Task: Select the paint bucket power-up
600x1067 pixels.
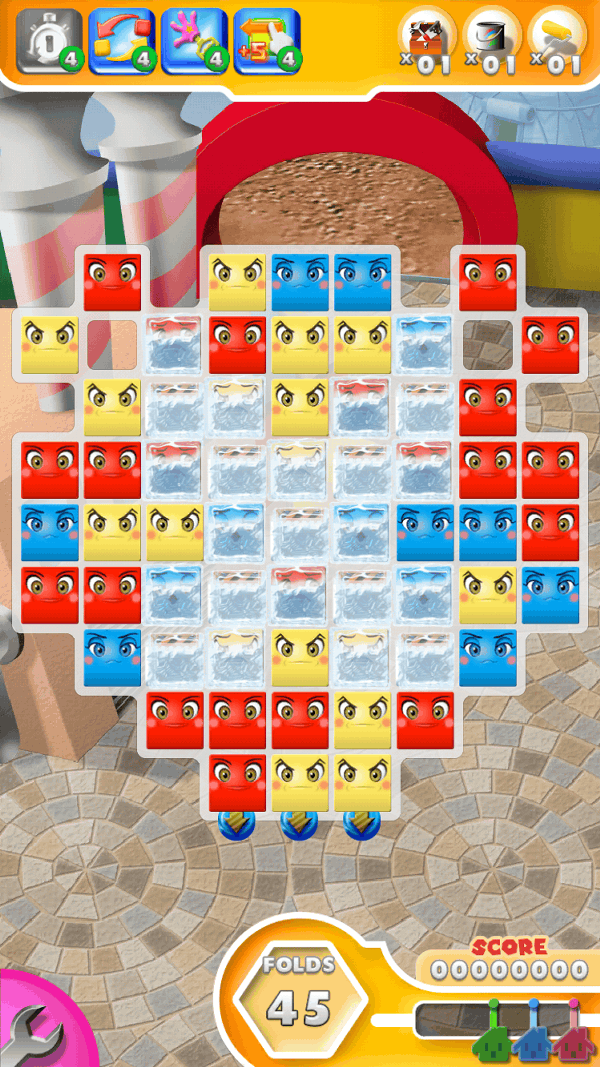Action: [x=493, y=39]
